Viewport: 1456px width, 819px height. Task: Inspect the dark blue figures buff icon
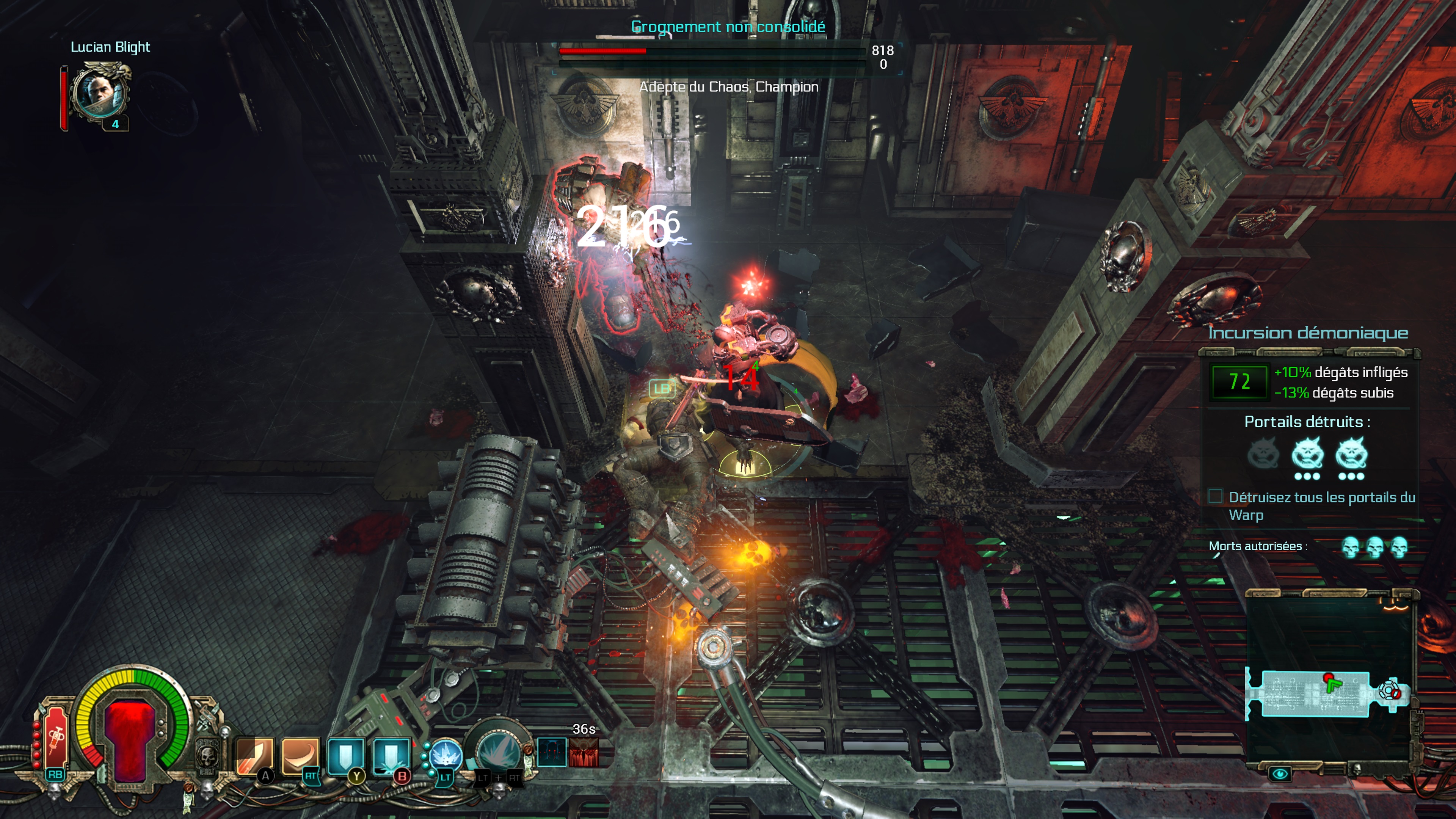551,752
